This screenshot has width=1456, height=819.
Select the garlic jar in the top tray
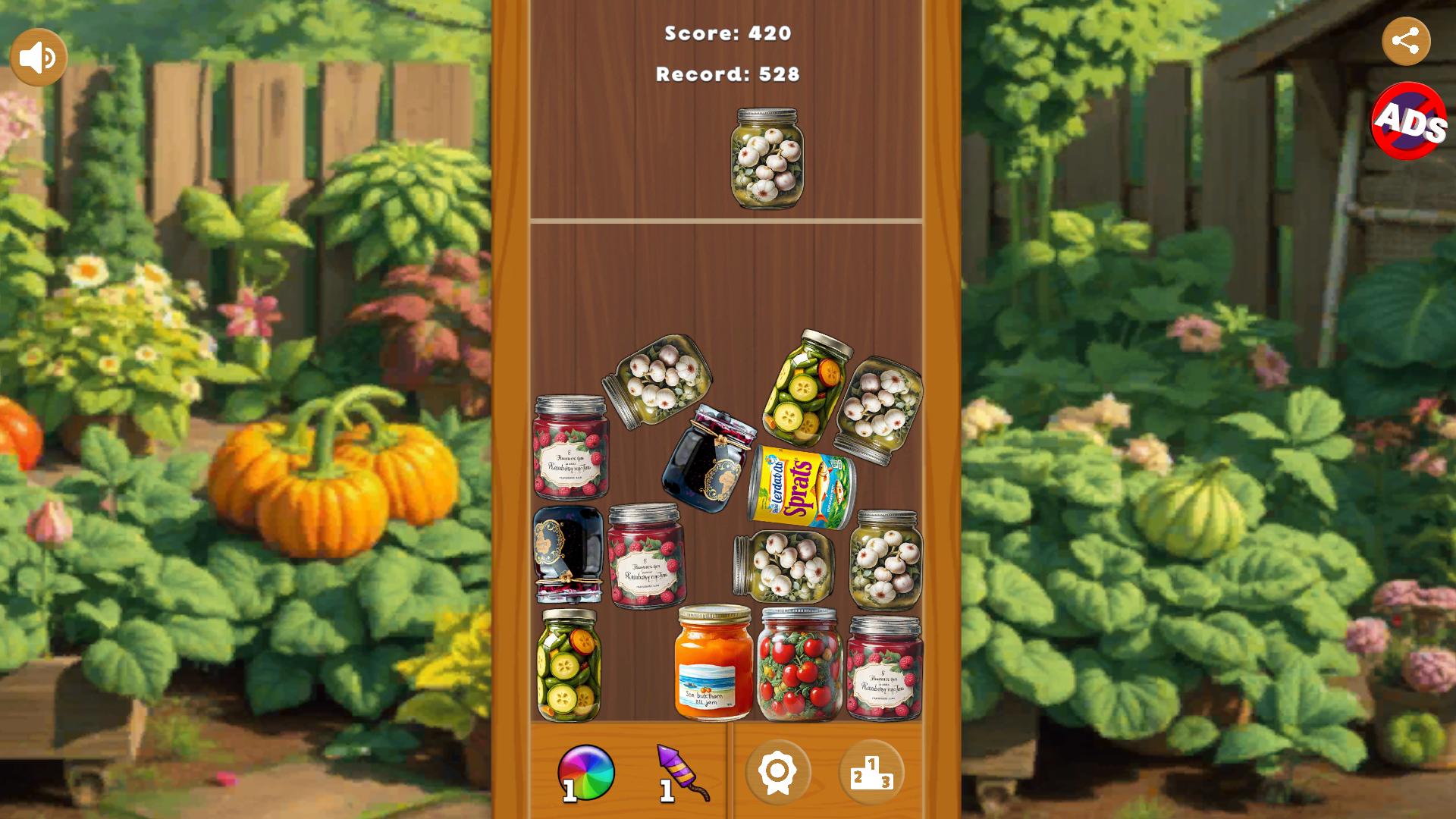point(768,158)
